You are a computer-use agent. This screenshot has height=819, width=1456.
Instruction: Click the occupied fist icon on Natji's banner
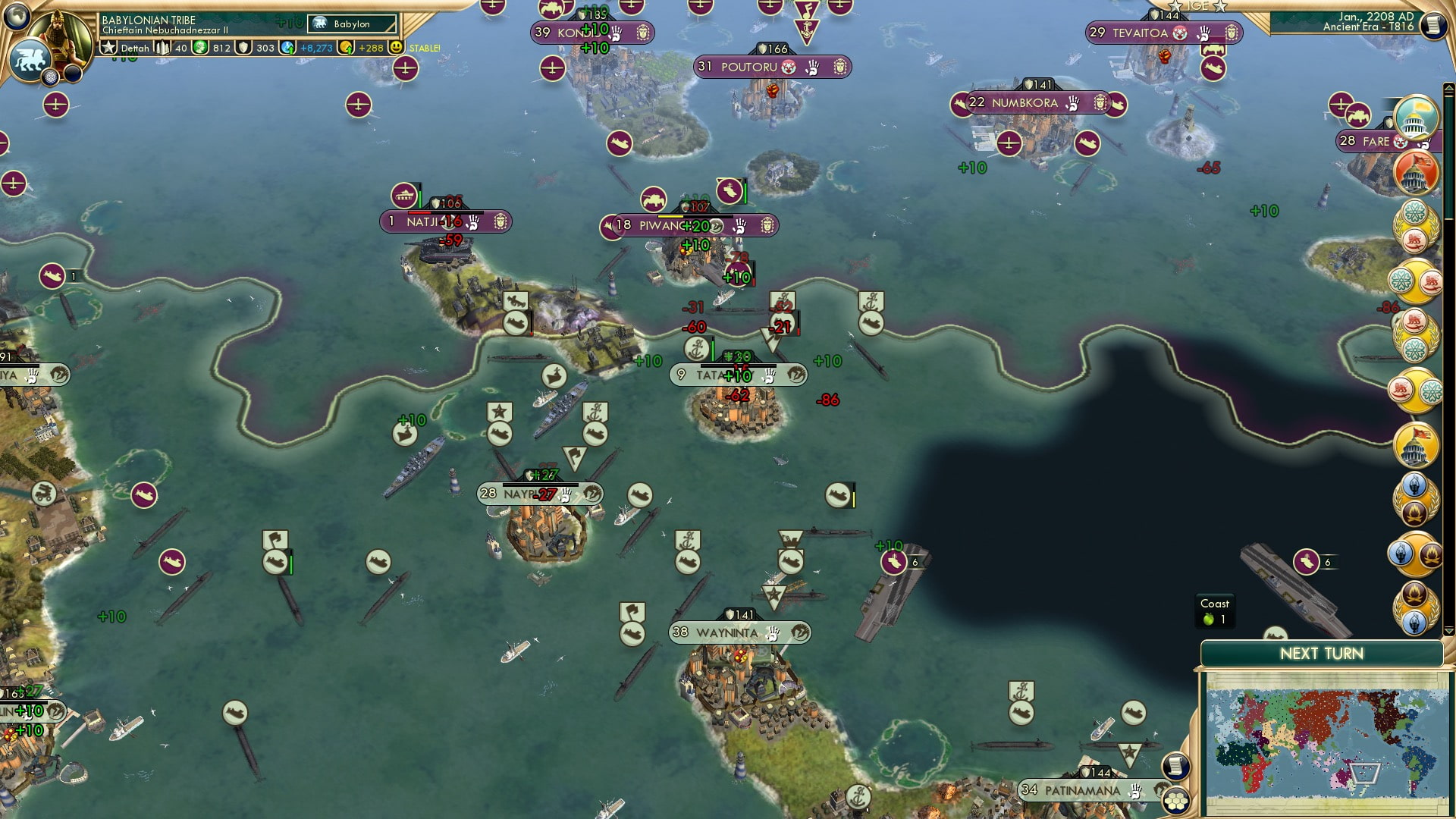click(472, 223)
